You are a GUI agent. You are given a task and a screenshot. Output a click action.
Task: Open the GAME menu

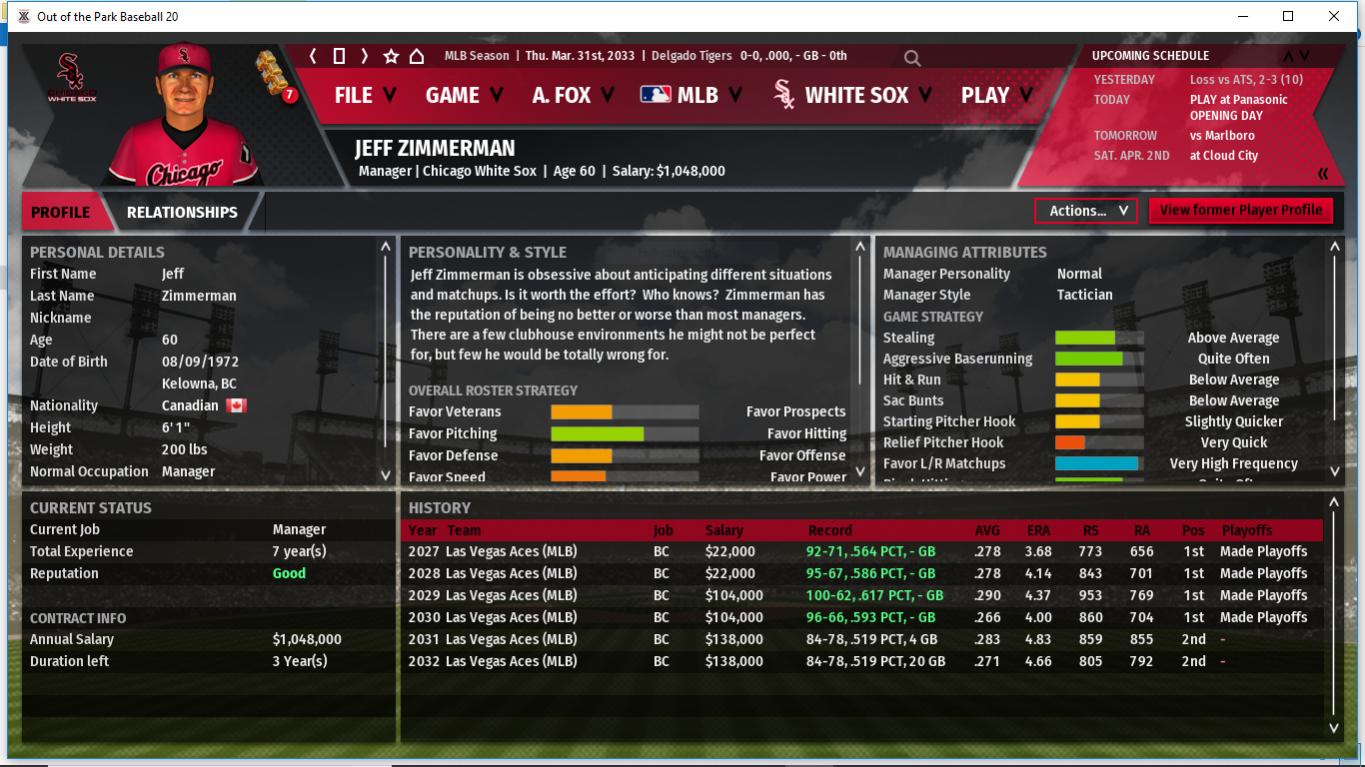pyautogui.click(x=464, y=95)
